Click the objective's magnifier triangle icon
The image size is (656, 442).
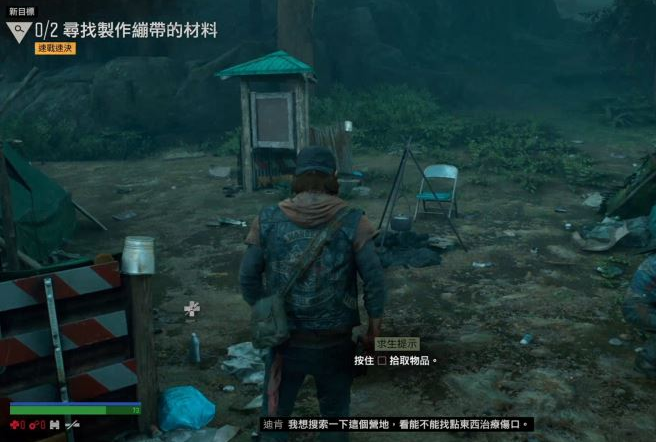(x=18, y=33)
